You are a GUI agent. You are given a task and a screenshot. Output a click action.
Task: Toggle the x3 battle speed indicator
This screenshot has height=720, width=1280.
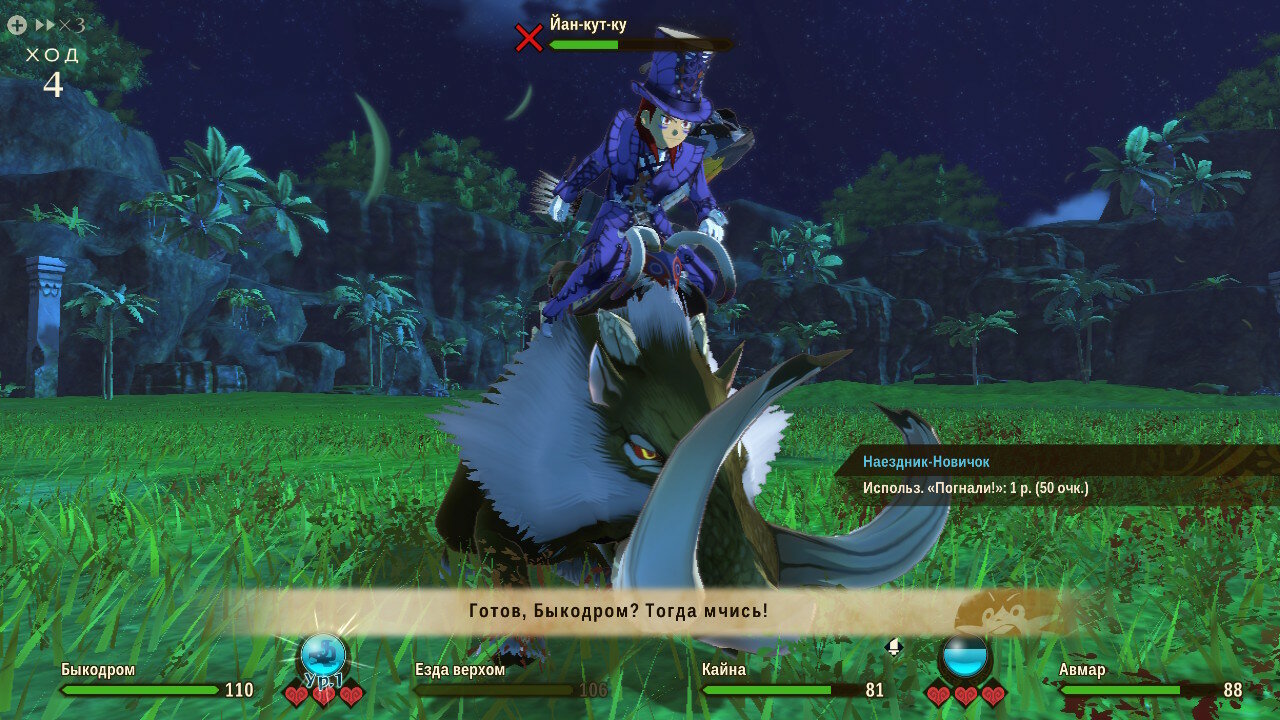click(x=60, y=25)
